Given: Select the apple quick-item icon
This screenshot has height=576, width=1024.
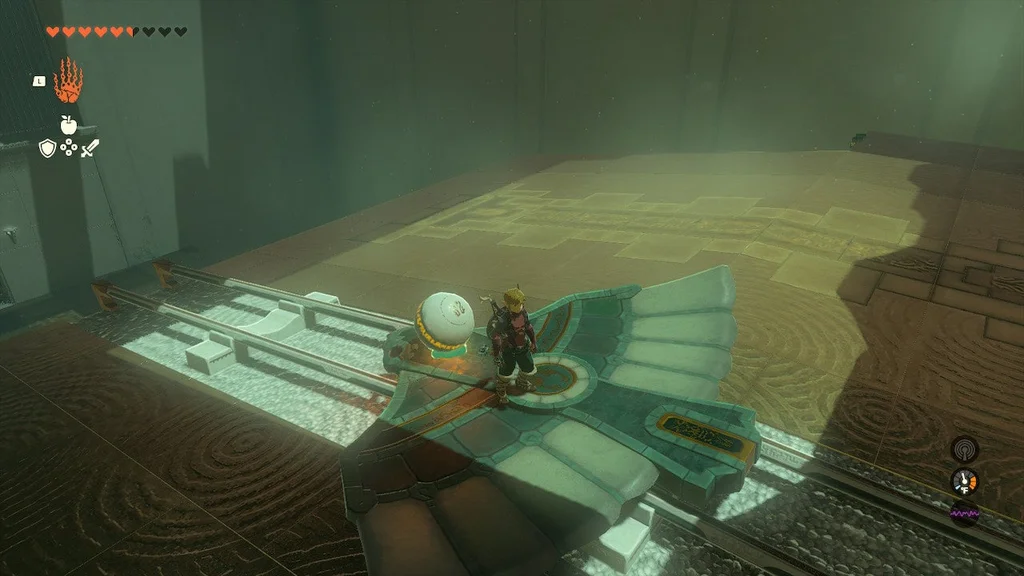Looking at the screenshot, I should (68, 124).
